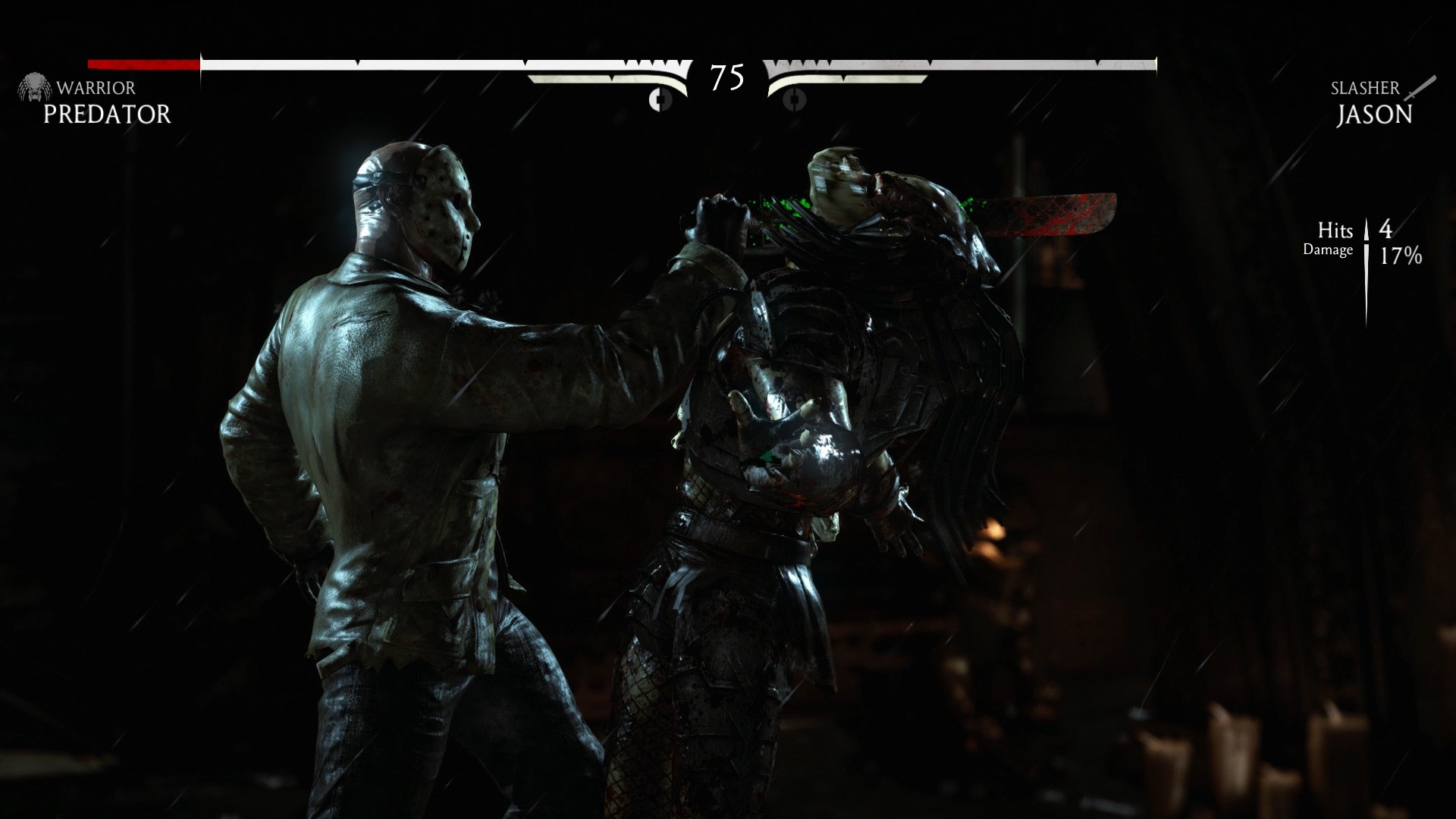Screen dimensions: 1456x819
Task: Click the Predator head variation icon
Action: pos(33,88)
